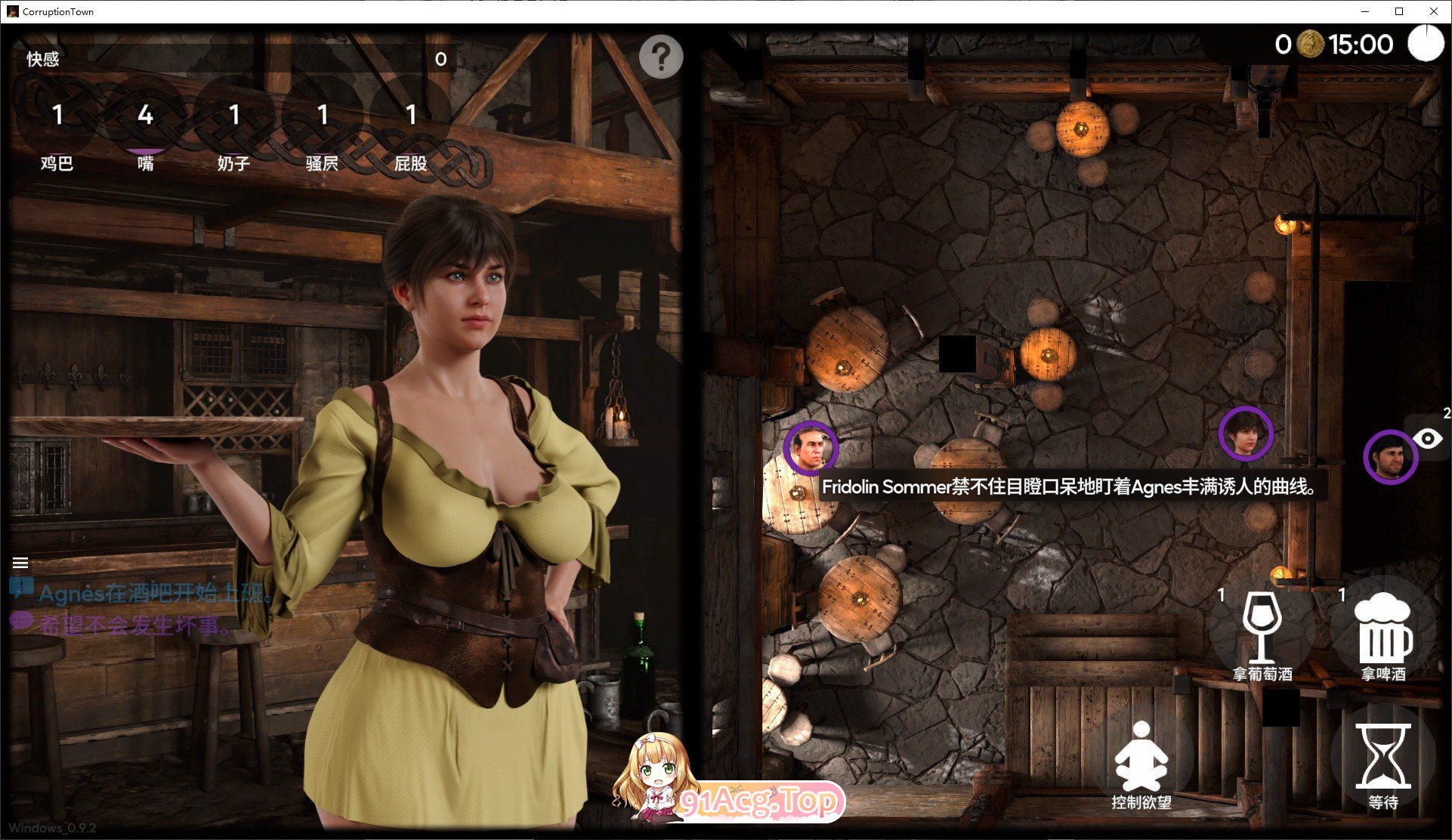Open the question mark help button
The width and height of the screenshot is (1452, 840).
[660, 56]
